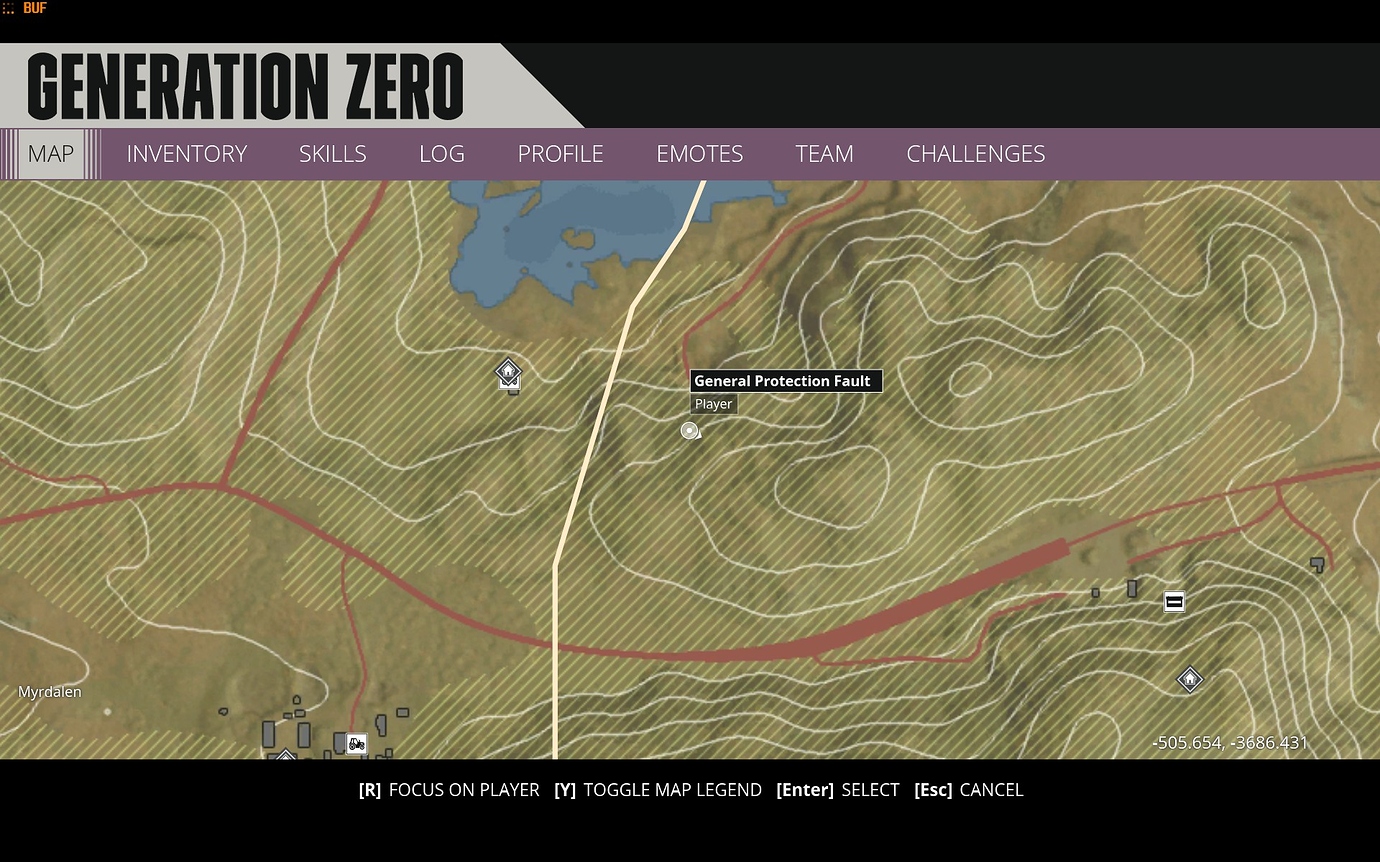
Task: Show the Log tab
Action: [441, 154]
